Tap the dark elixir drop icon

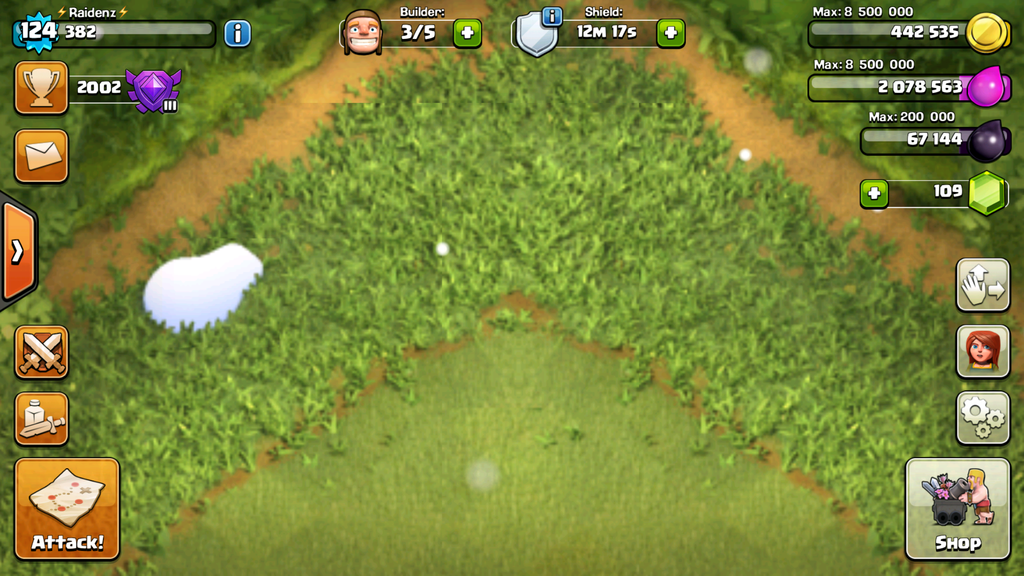tap(987, 140)
